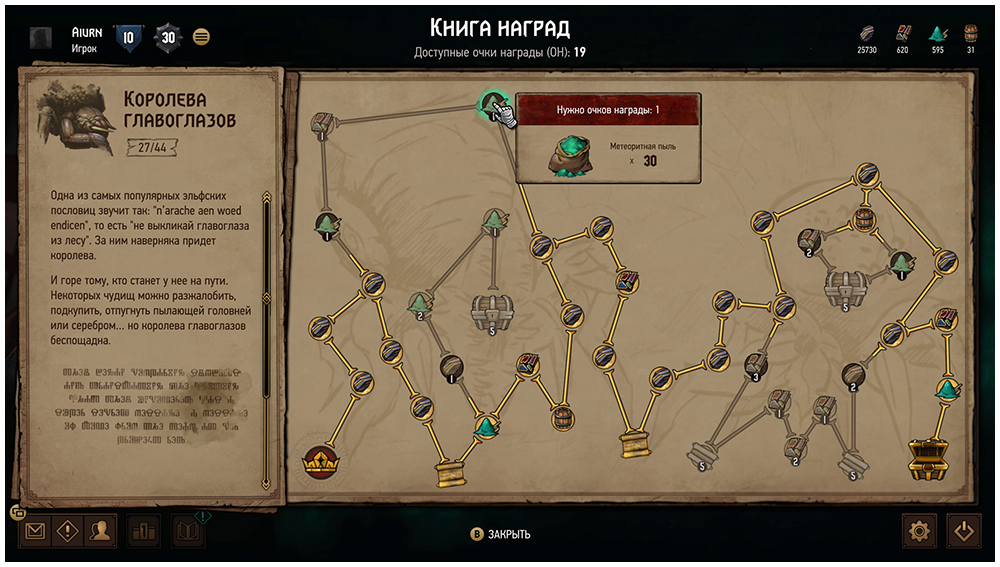Select the golden treasure chest reward
This screenshot has width=1000, height=567.
928,457
